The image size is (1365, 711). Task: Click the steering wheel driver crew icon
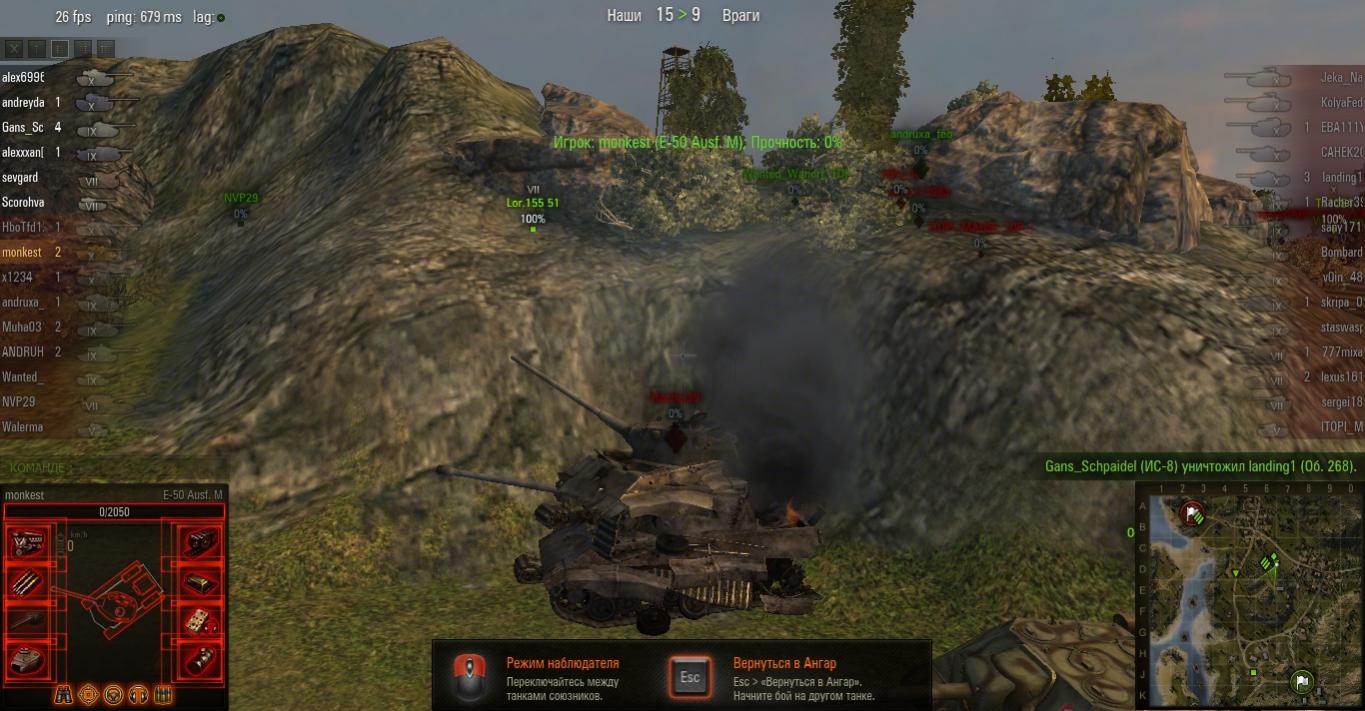113,694
